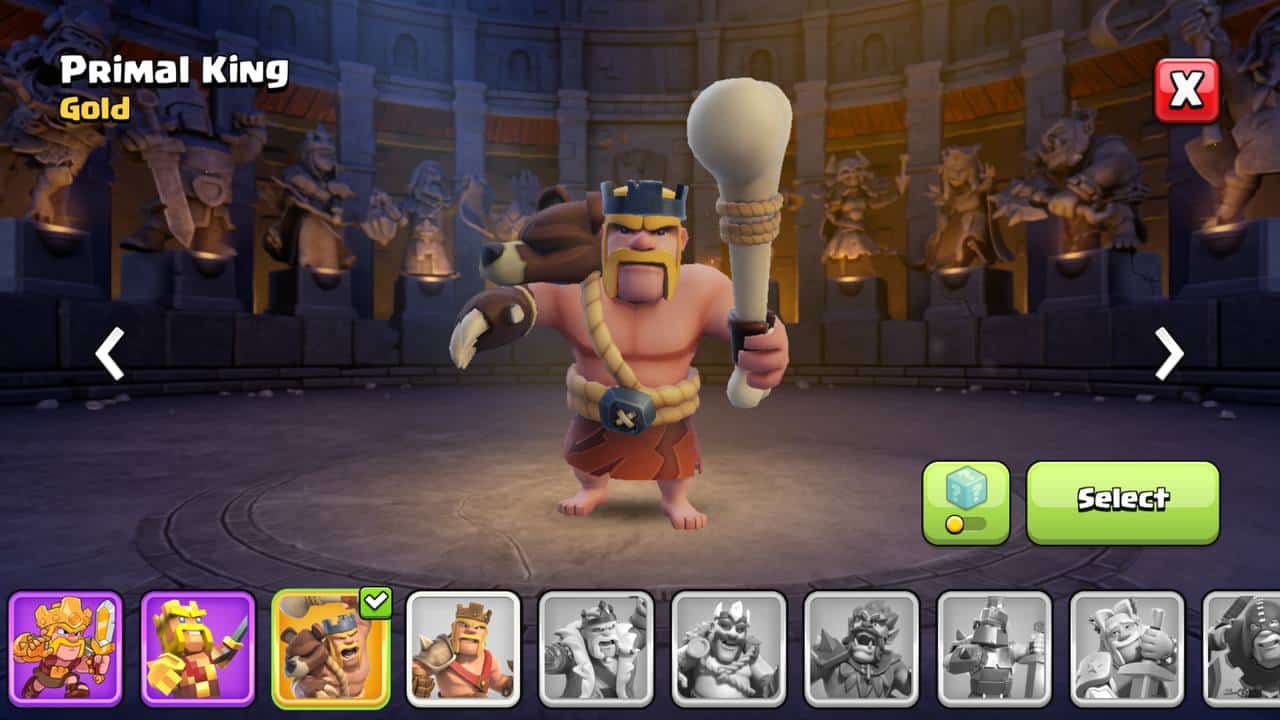Choose the locked spiky-haired roaring king skin
The image size is (1280, 720).
click(862, 648)
